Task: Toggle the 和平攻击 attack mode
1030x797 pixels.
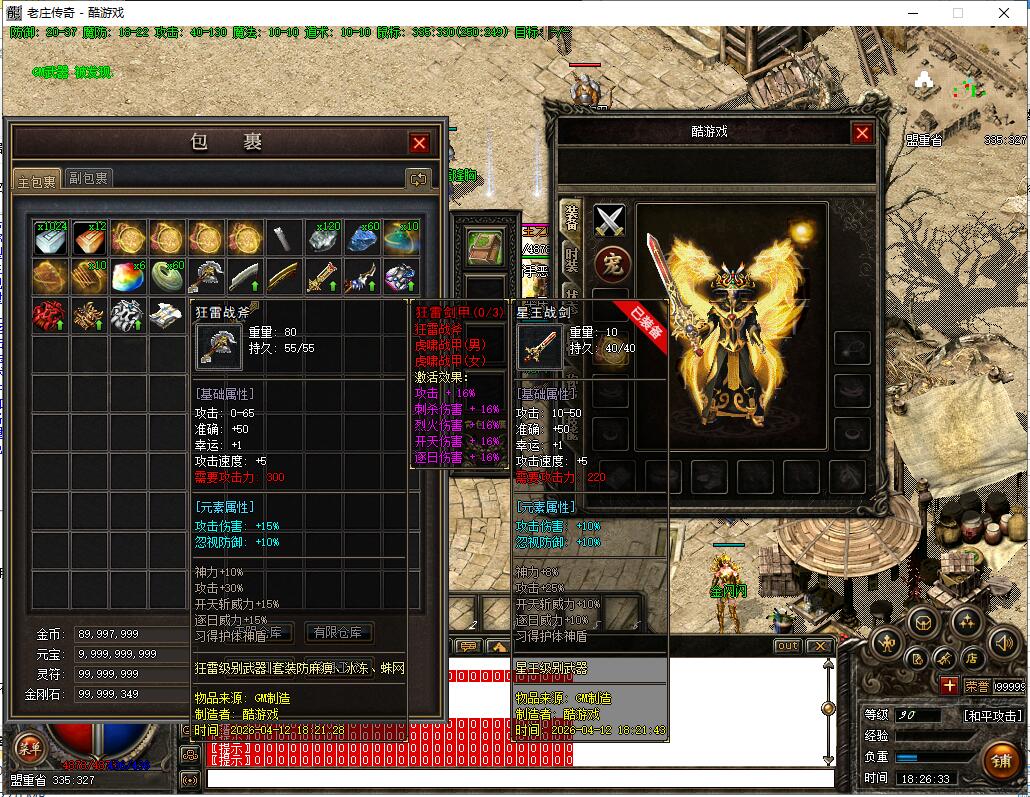Action: point(992,715)
